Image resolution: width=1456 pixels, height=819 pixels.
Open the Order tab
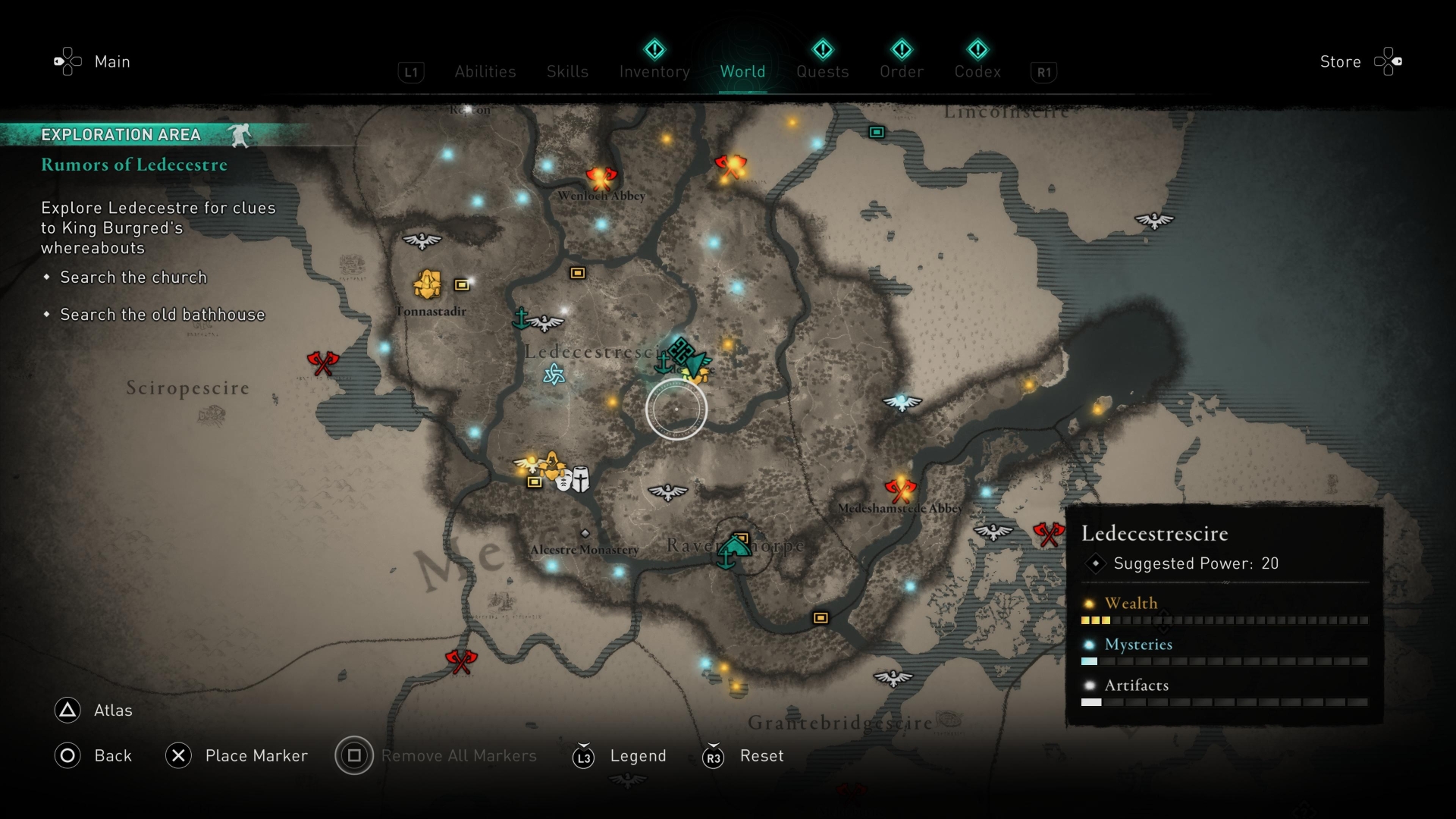click(902, 72)
